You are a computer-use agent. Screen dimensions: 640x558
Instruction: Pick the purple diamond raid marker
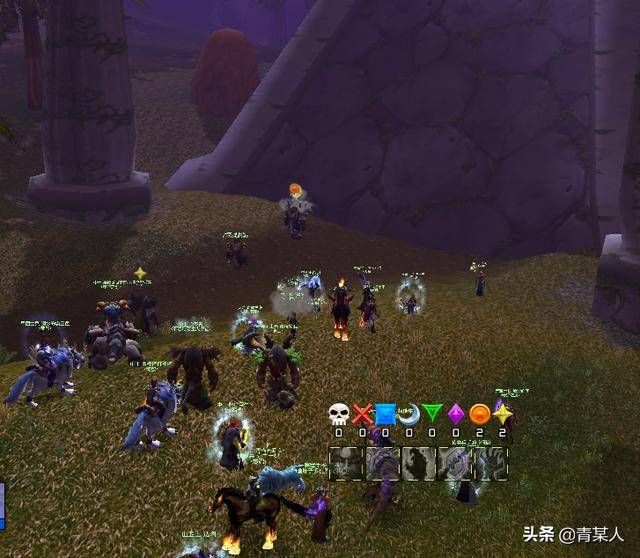[x=456, y=414]
